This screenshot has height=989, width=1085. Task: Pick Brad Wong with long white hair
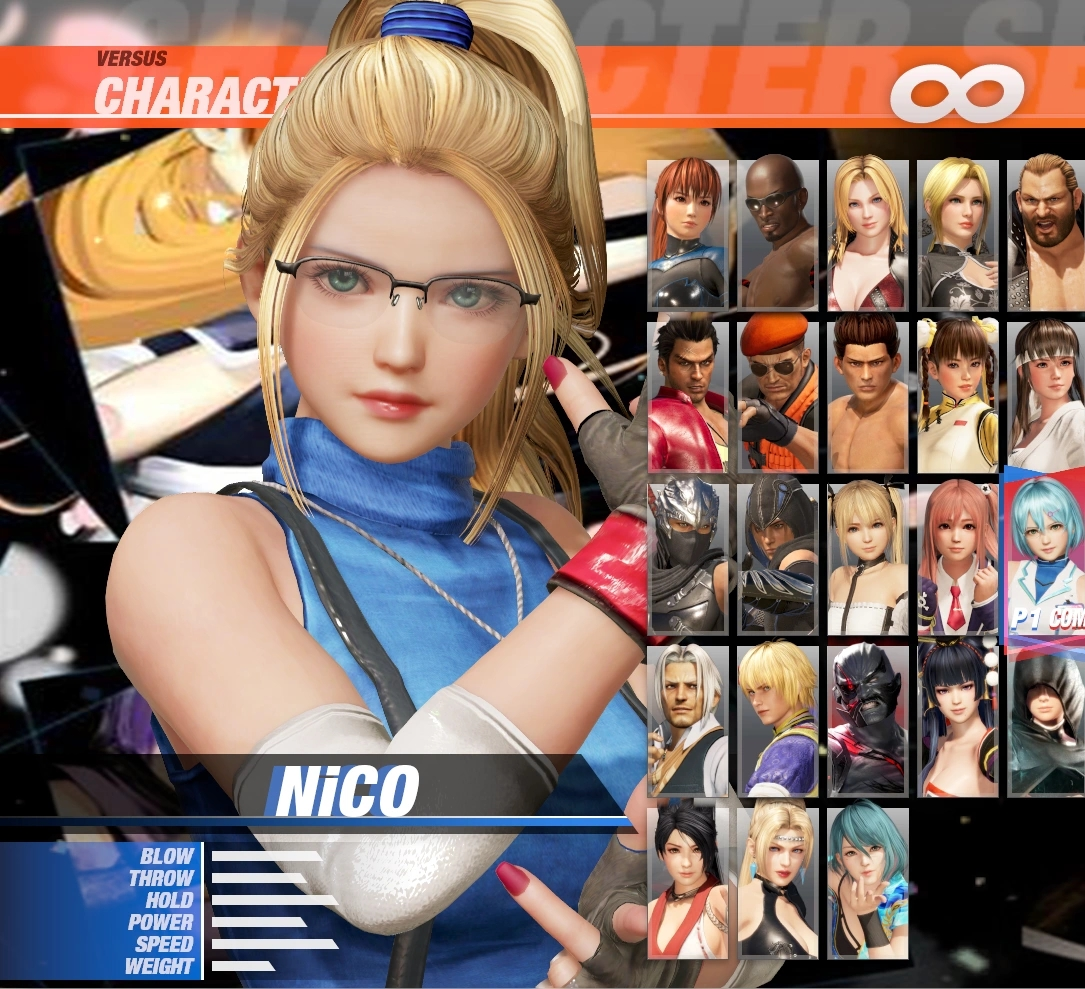687,720
